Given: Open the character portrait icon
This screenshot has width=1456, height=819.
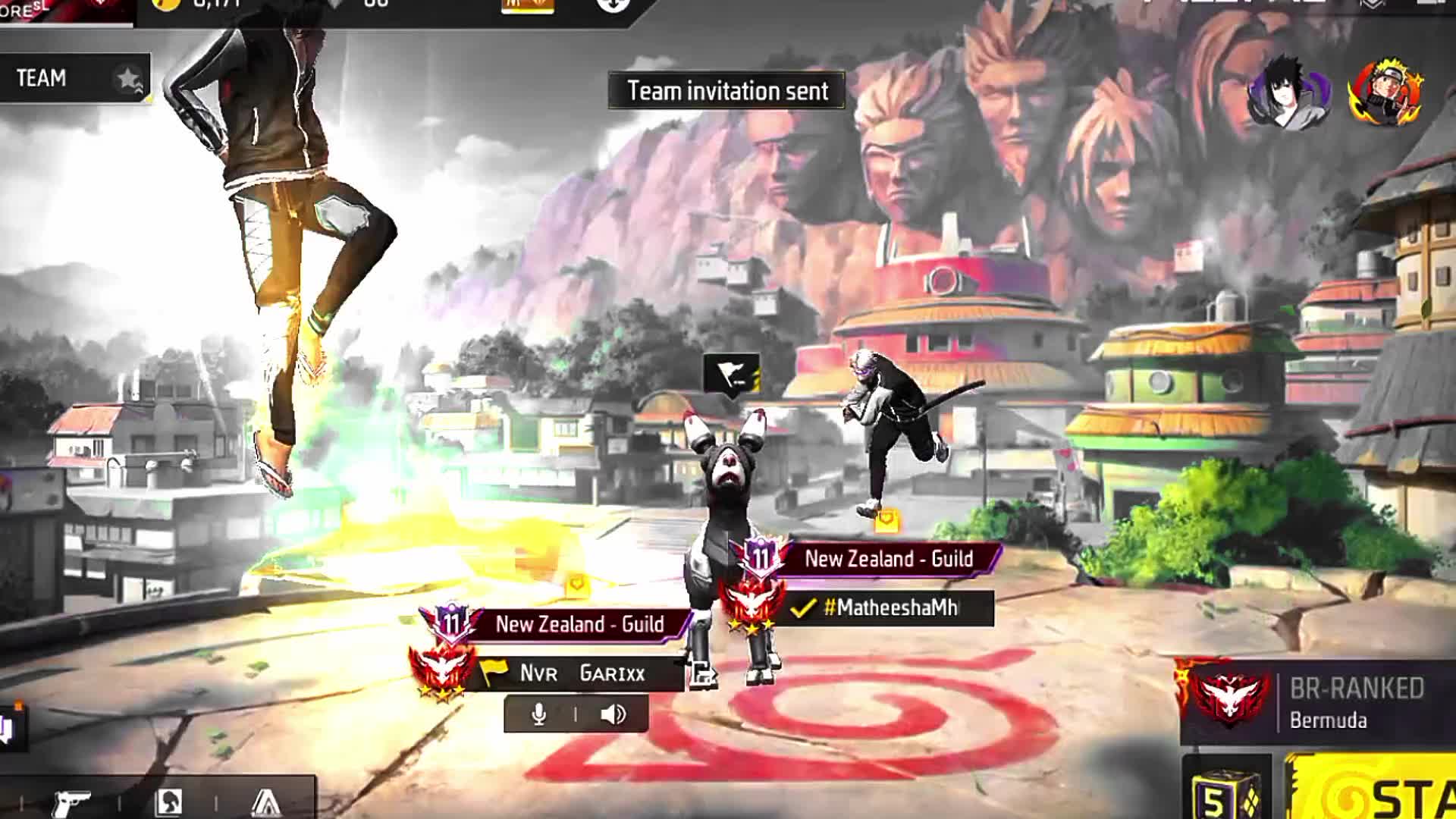Looking at the screenshot, I should click(x=168, y=801).
